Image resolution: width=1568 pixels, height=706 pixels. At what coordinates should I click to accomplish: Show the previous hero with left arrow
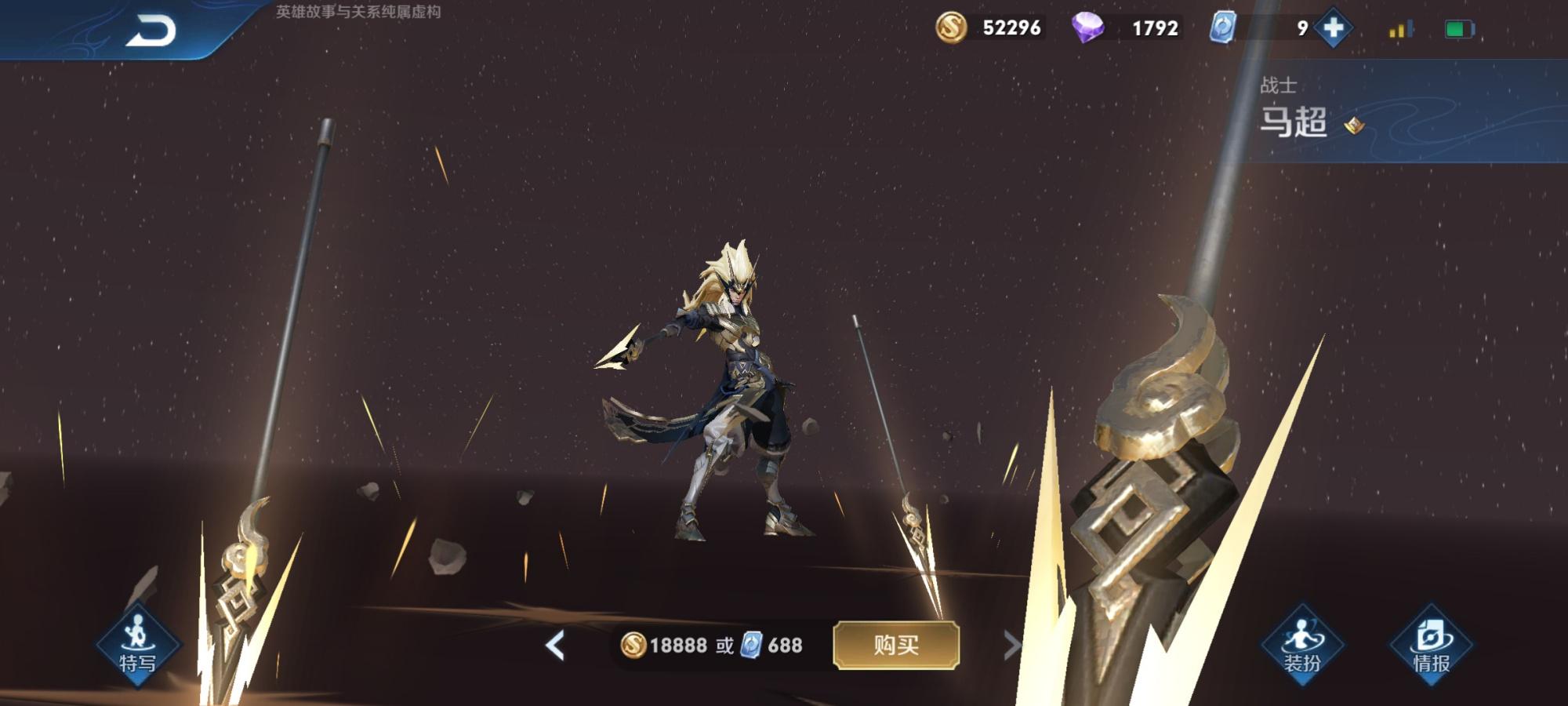(x=555, y=646)
